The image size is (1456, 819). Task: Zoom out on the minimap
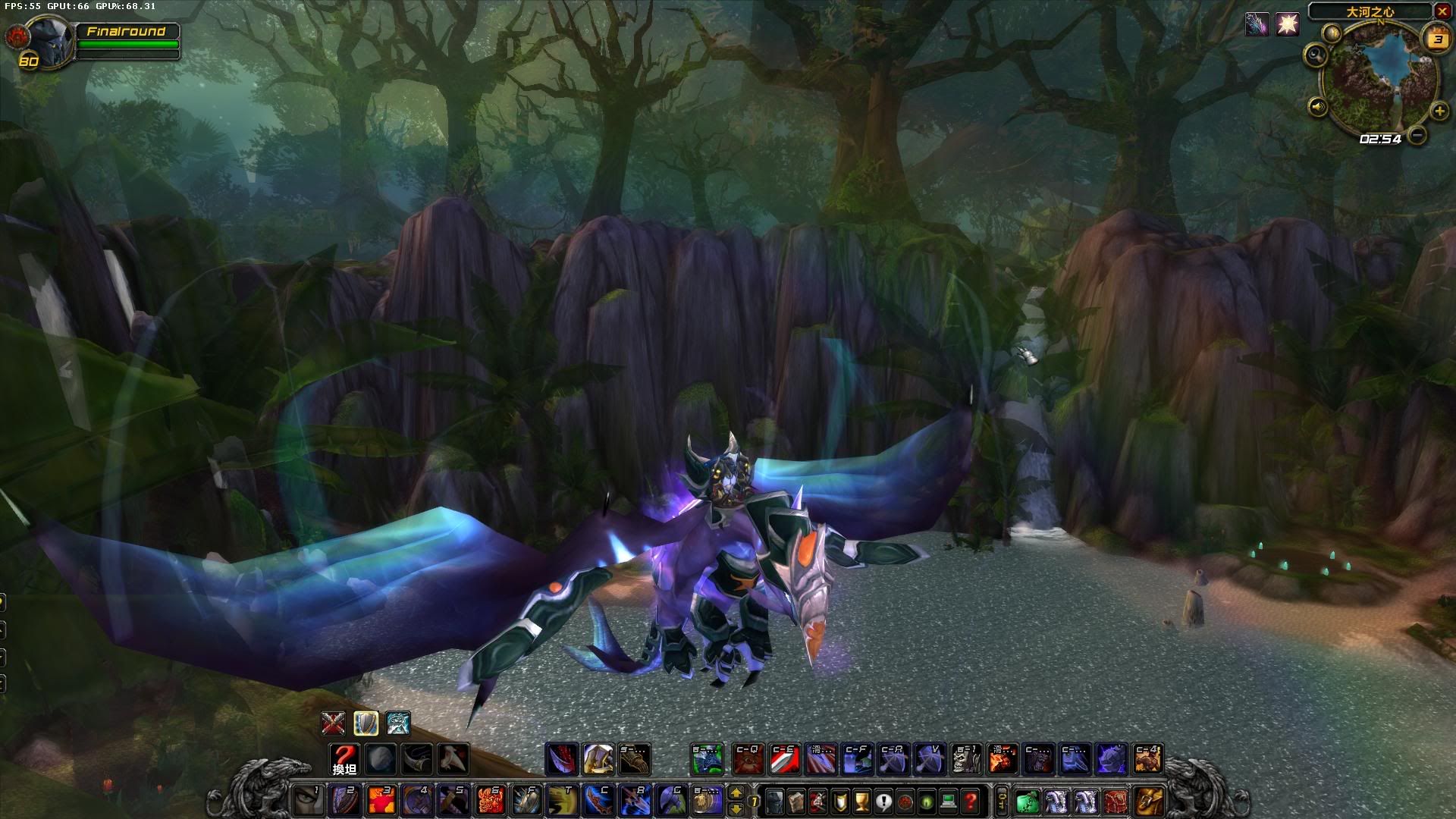point(1416,136)
